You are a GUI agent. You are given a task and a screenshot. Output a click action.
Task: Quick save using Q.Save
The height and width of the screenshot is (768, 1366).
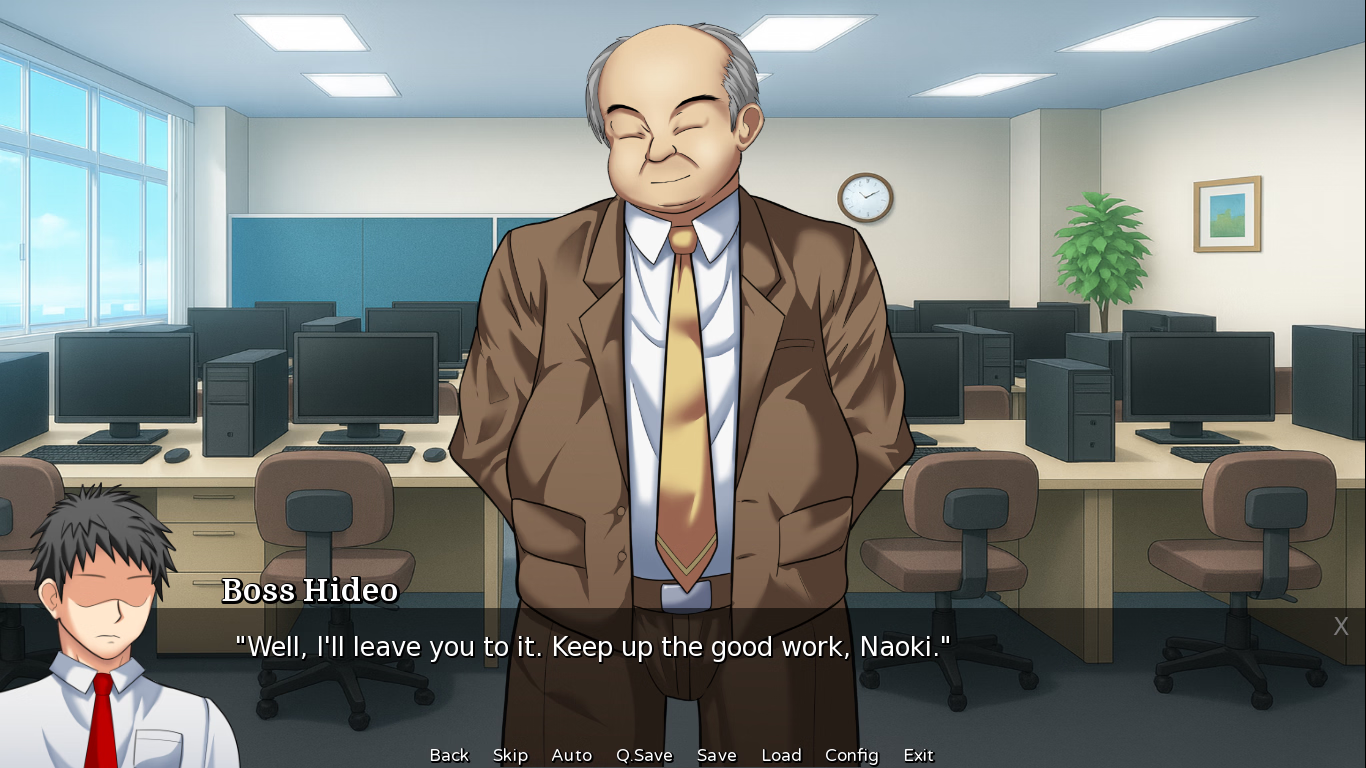644,755
